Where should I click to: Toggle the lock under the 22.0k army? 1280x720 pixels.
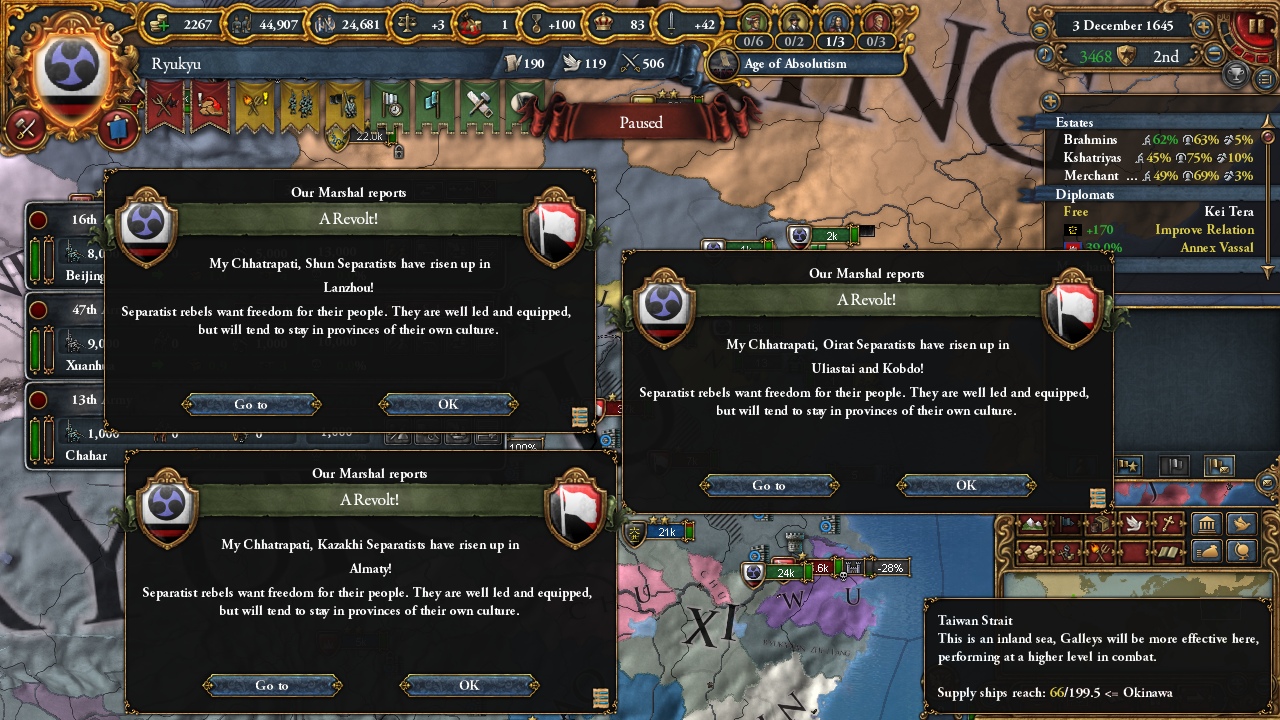398,152
